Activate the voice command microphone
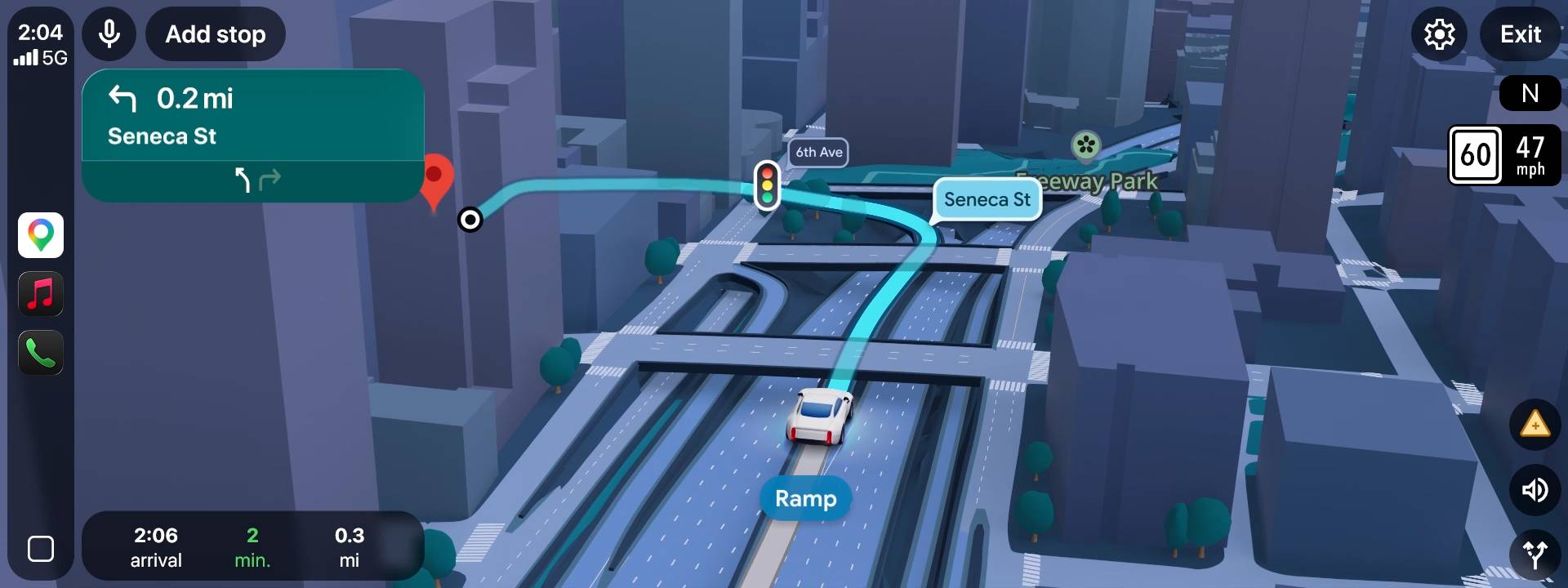1568x588 pixels. tap(109, 33)
